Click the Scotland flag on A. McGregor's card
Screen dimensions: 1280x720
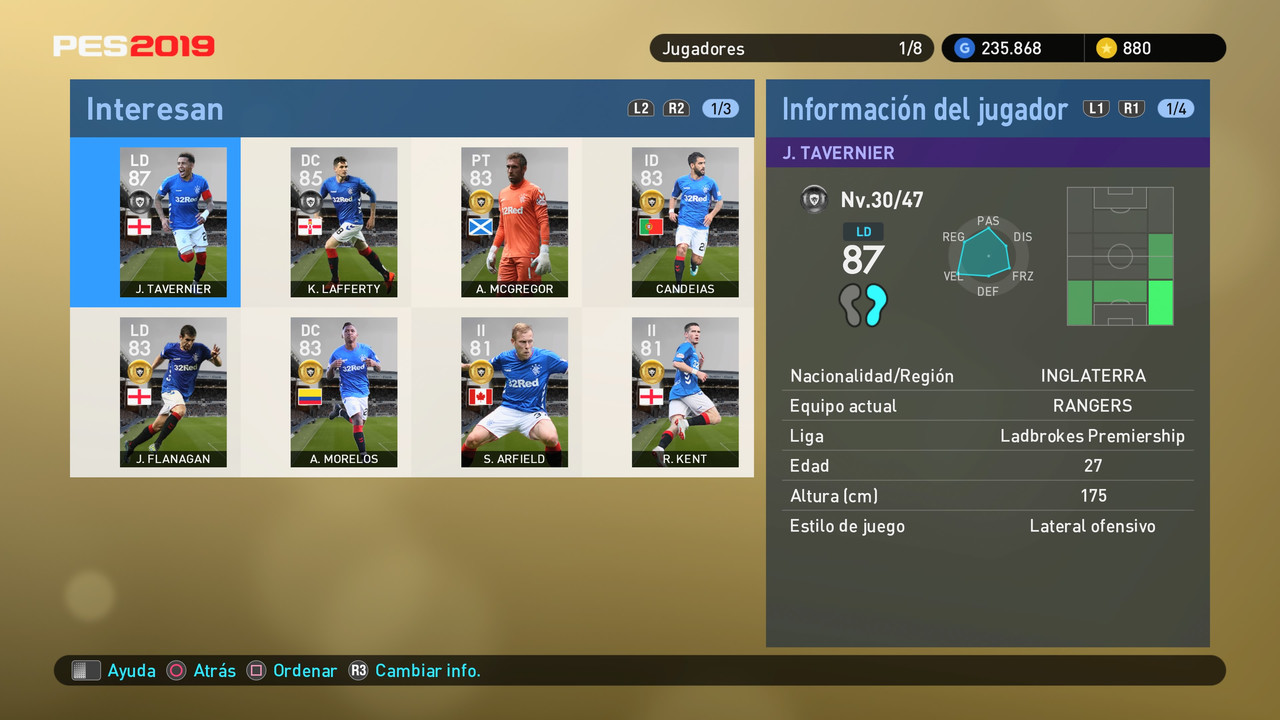click(480, 226)
